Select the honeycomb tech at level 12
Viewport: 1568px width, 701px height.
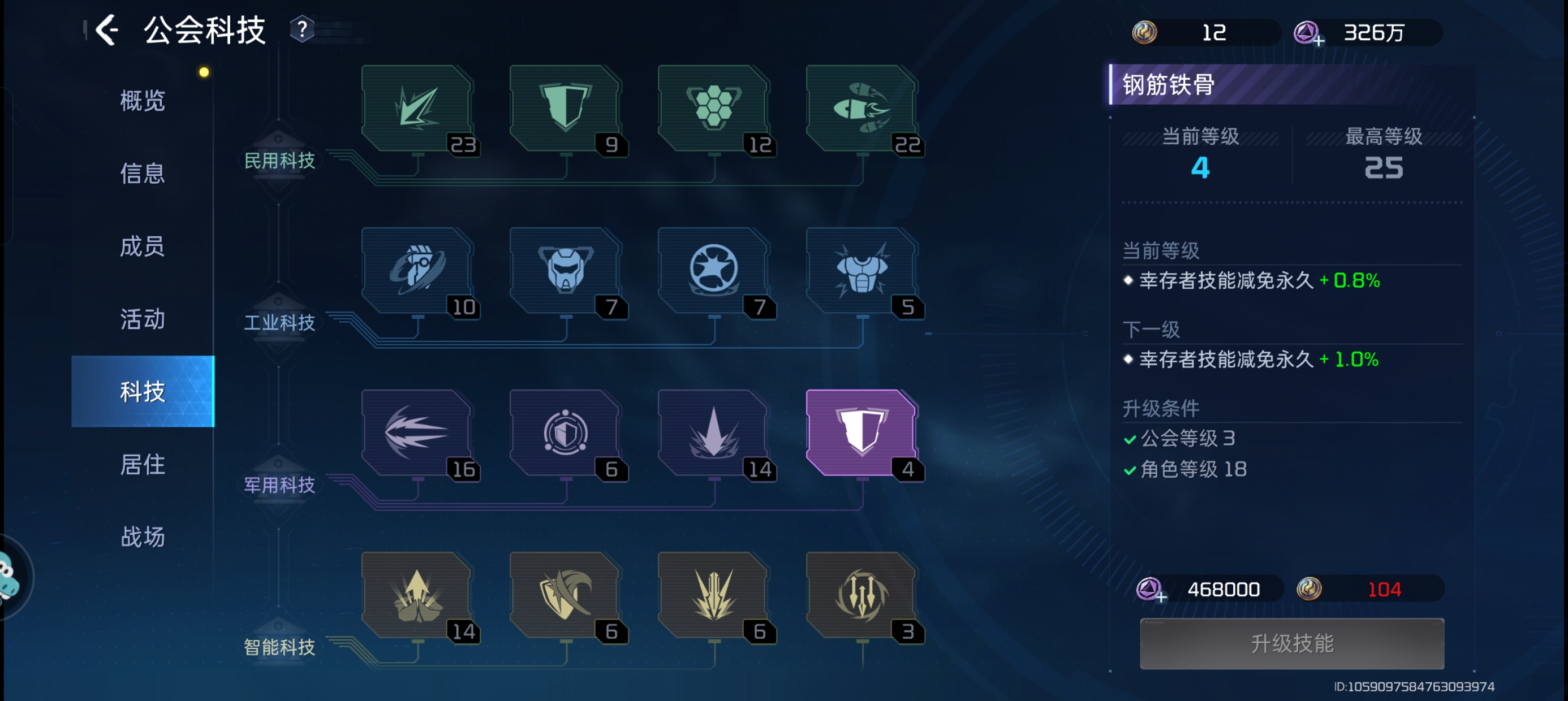(713, 108)
